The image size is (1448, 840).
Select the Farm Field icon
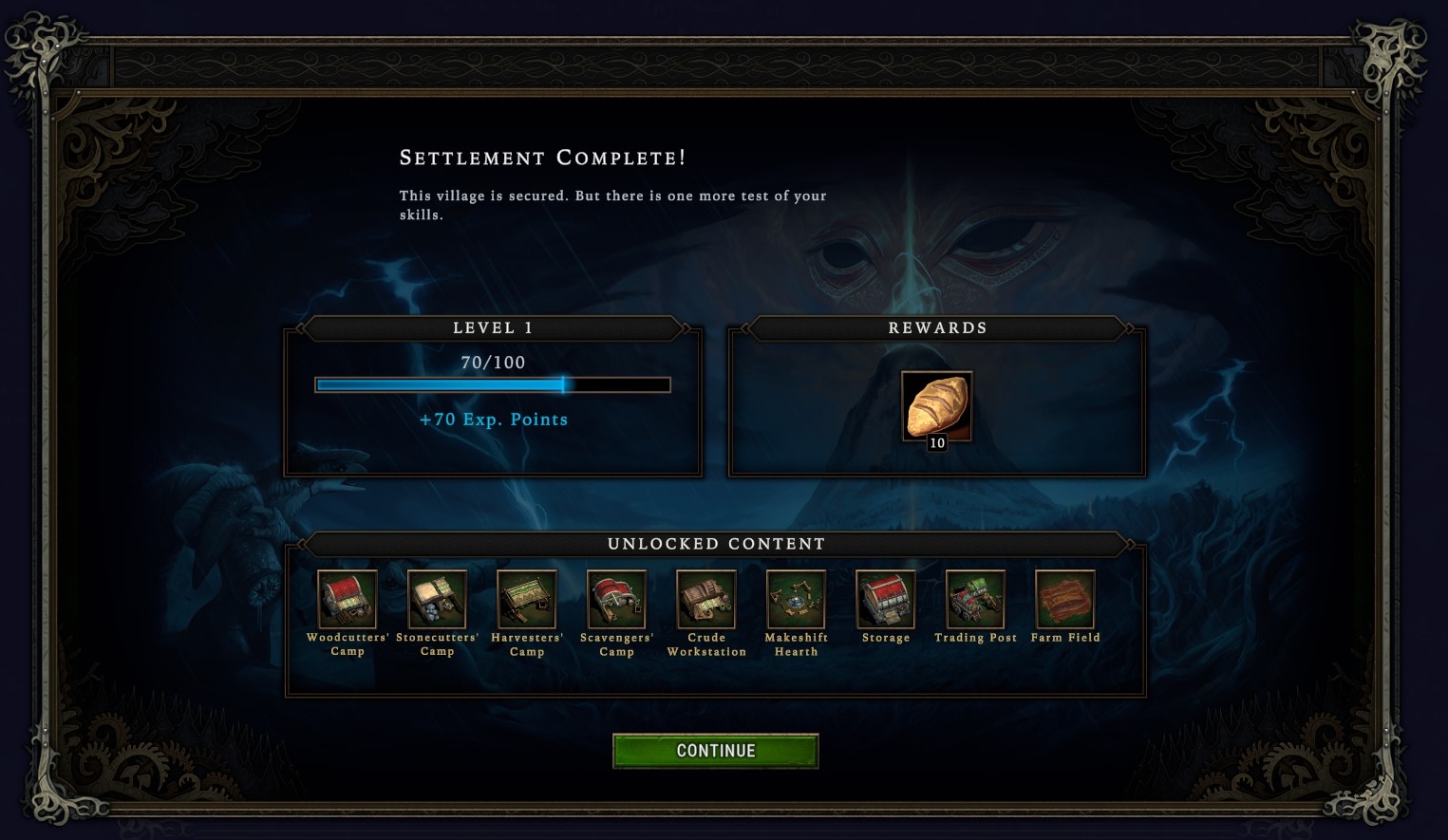pyautogui.click(x=1065, y=599)
